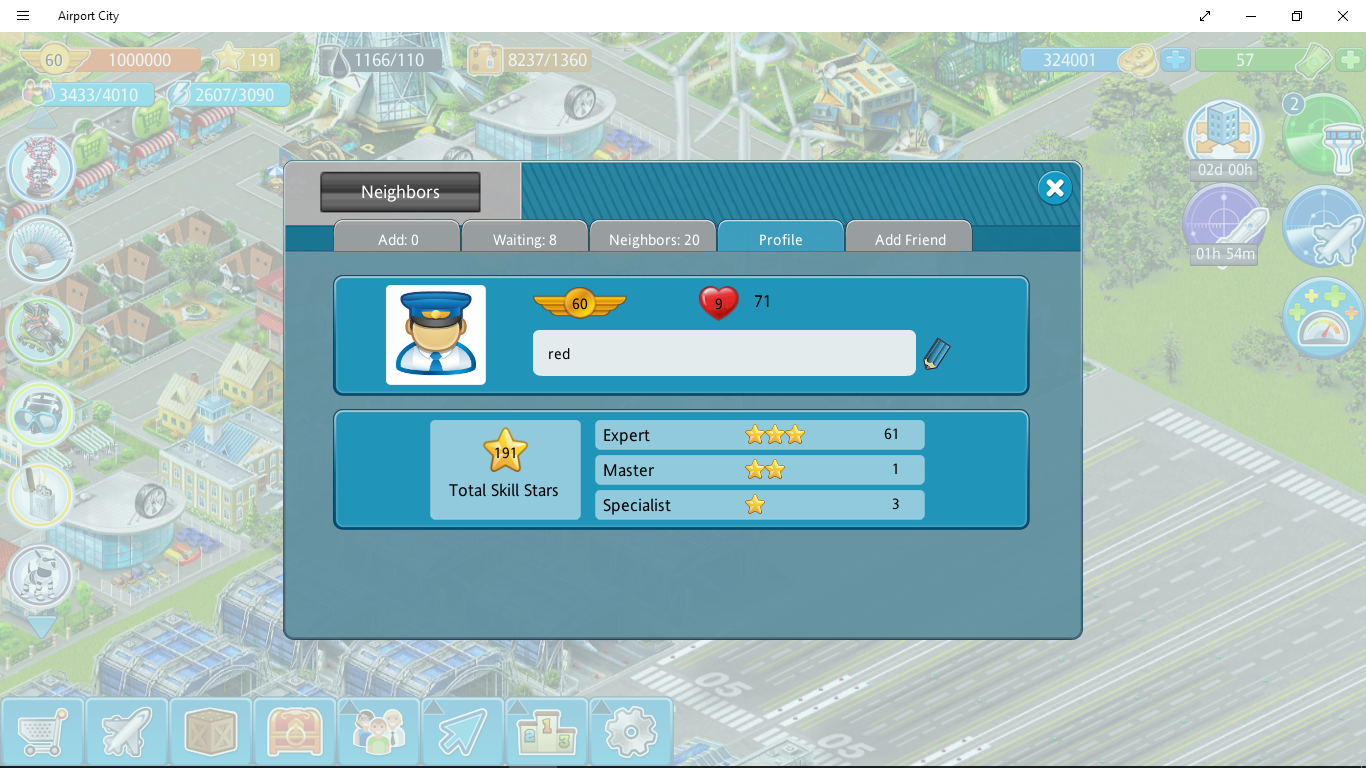Activate the DNA helix bonus icon
The width and height of the screenshot is (1366, 768).
[41, 168]
